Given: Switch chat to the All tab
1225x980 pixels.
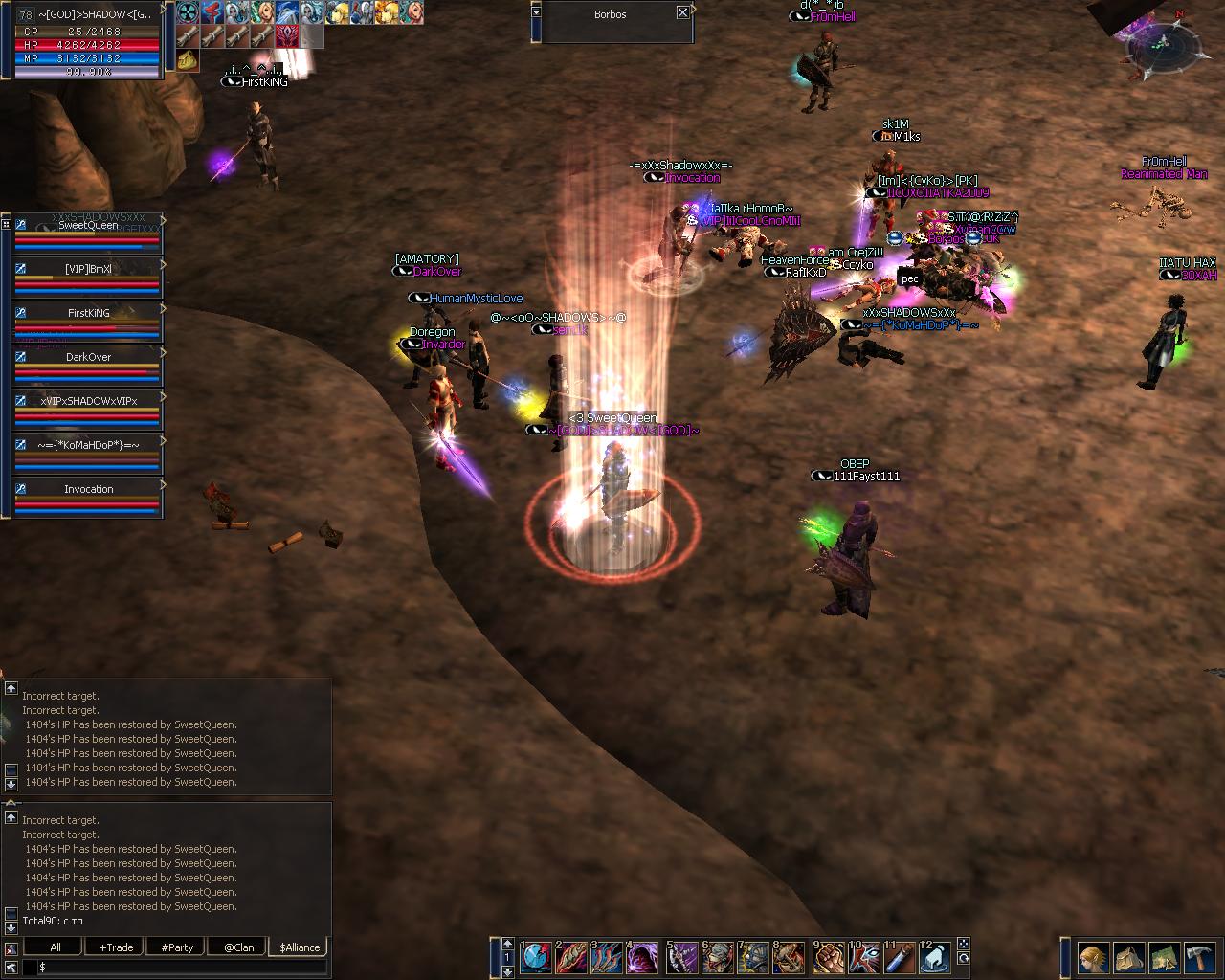Looking at the screenshot, I should coord(56,947).
